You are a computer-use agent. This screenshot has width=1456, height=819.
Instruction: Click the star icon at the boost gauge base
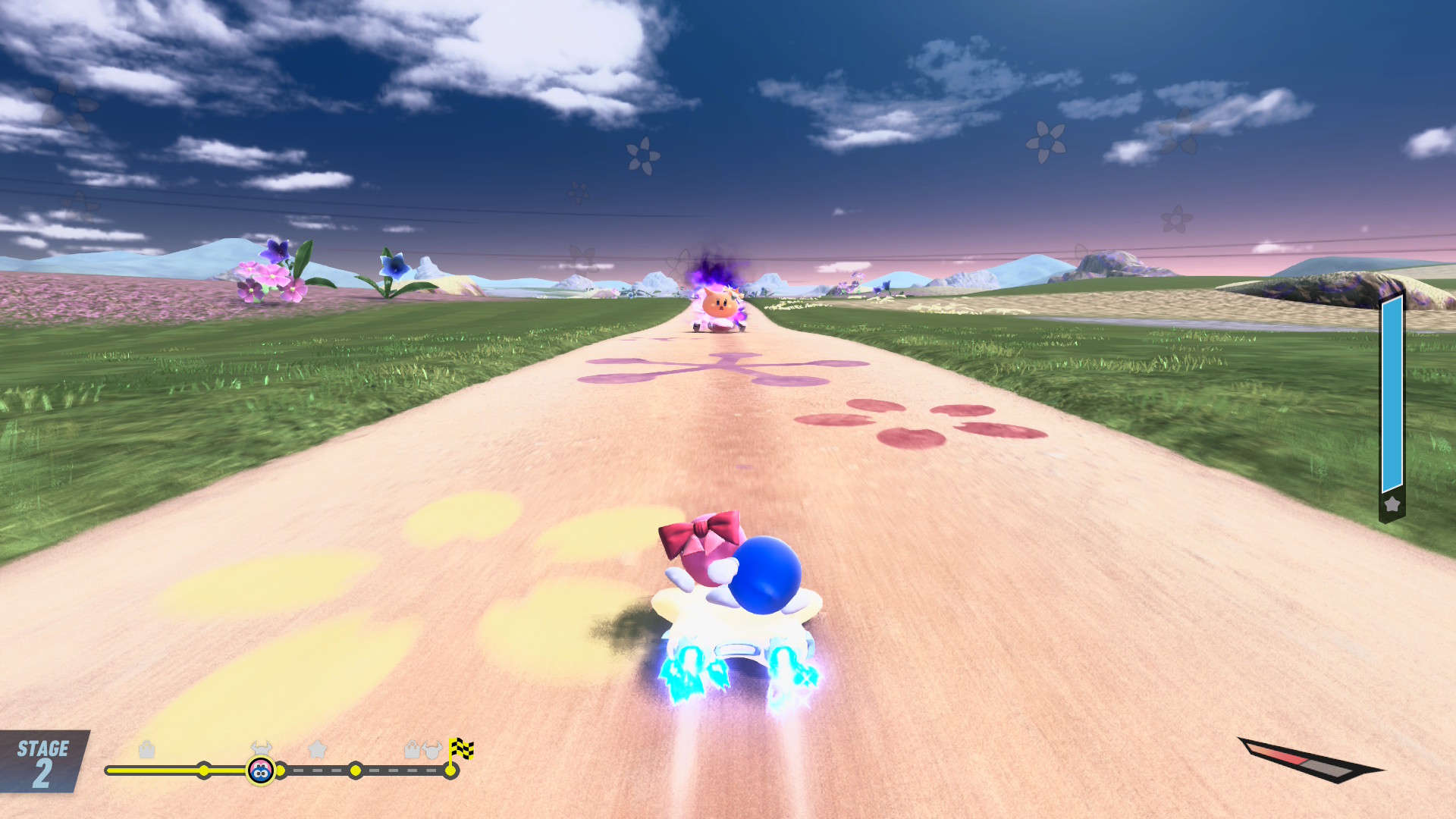point(1392,504)
